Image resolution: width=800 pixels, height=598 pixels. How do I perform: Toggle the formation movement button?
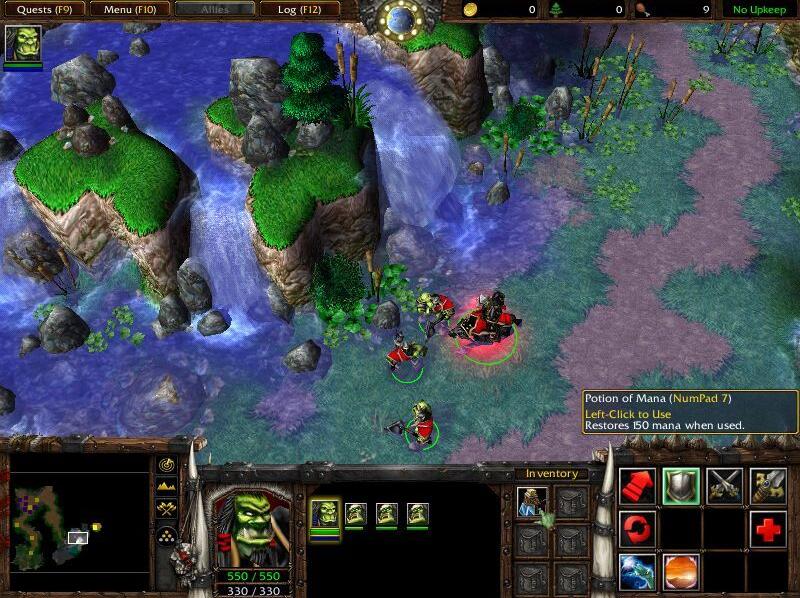[x=166, y=535]
